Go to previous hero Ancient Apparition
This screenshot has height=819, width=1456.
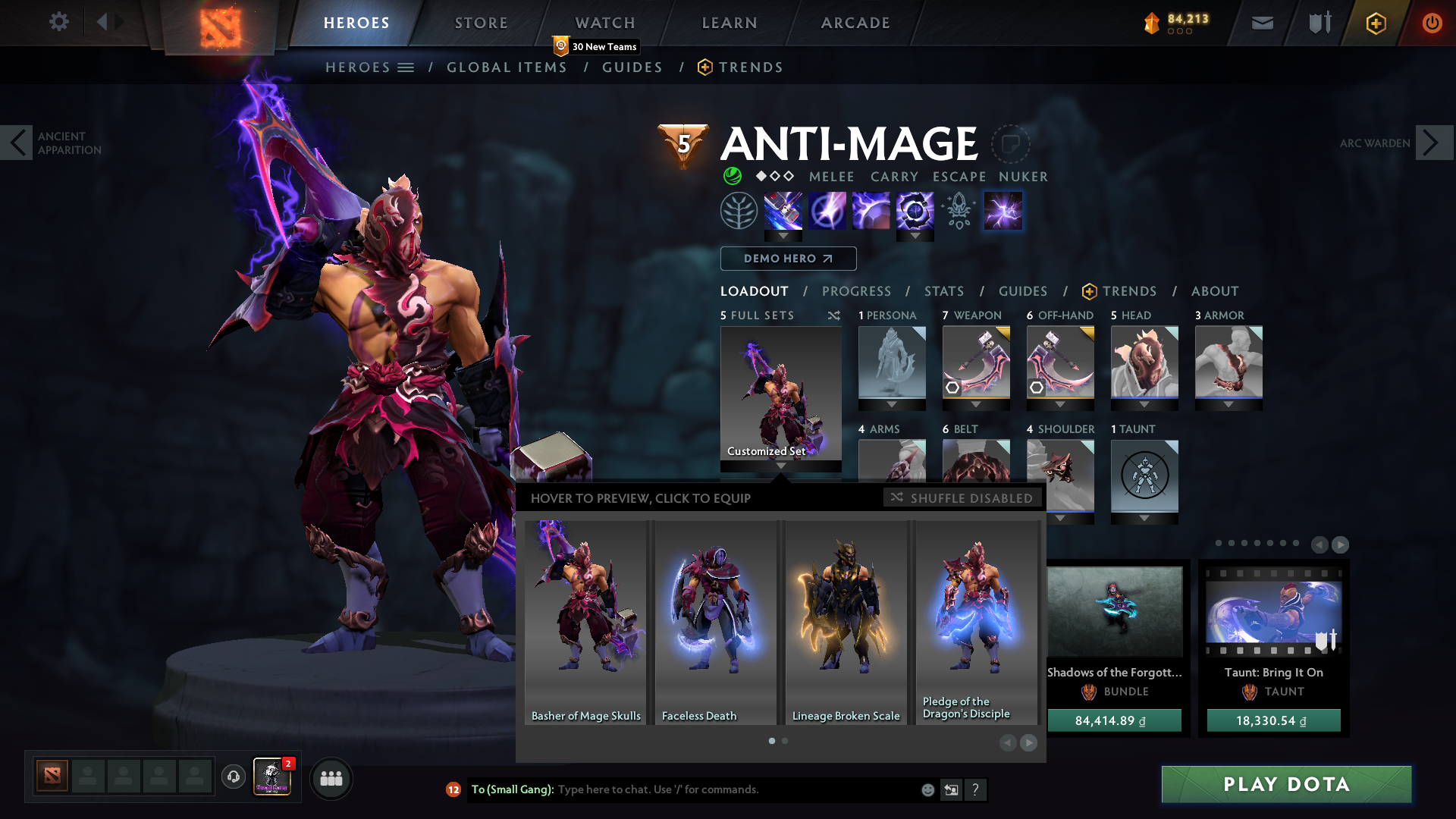point(17,143)
